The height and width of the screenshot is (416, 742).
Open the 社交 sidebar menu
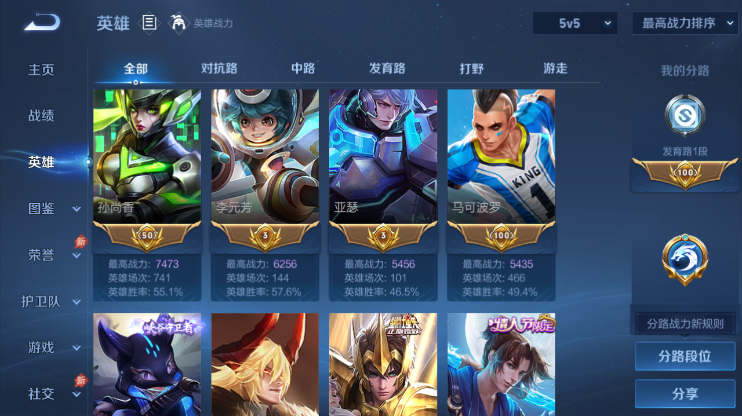pyautogui.click(x=41, y=393)
